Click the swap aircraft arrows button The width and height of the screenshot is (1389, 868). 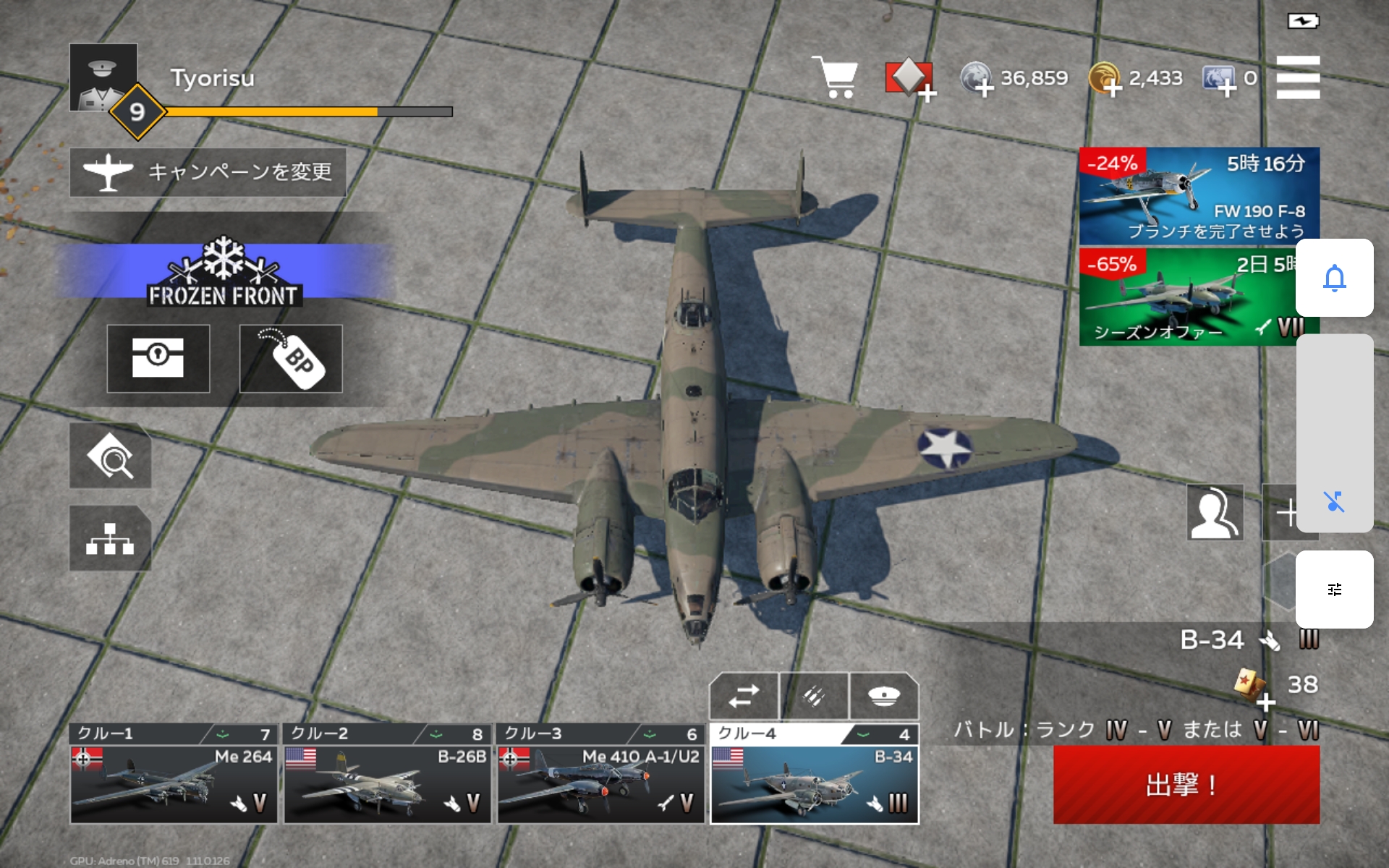[744, 696]
